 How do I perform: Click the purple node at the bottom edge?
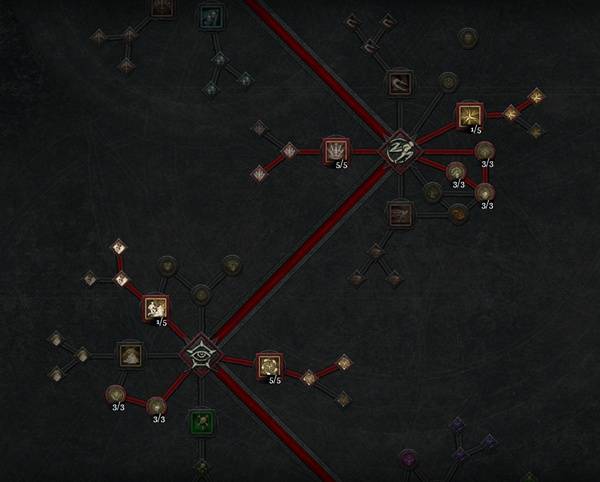(408, 460)
